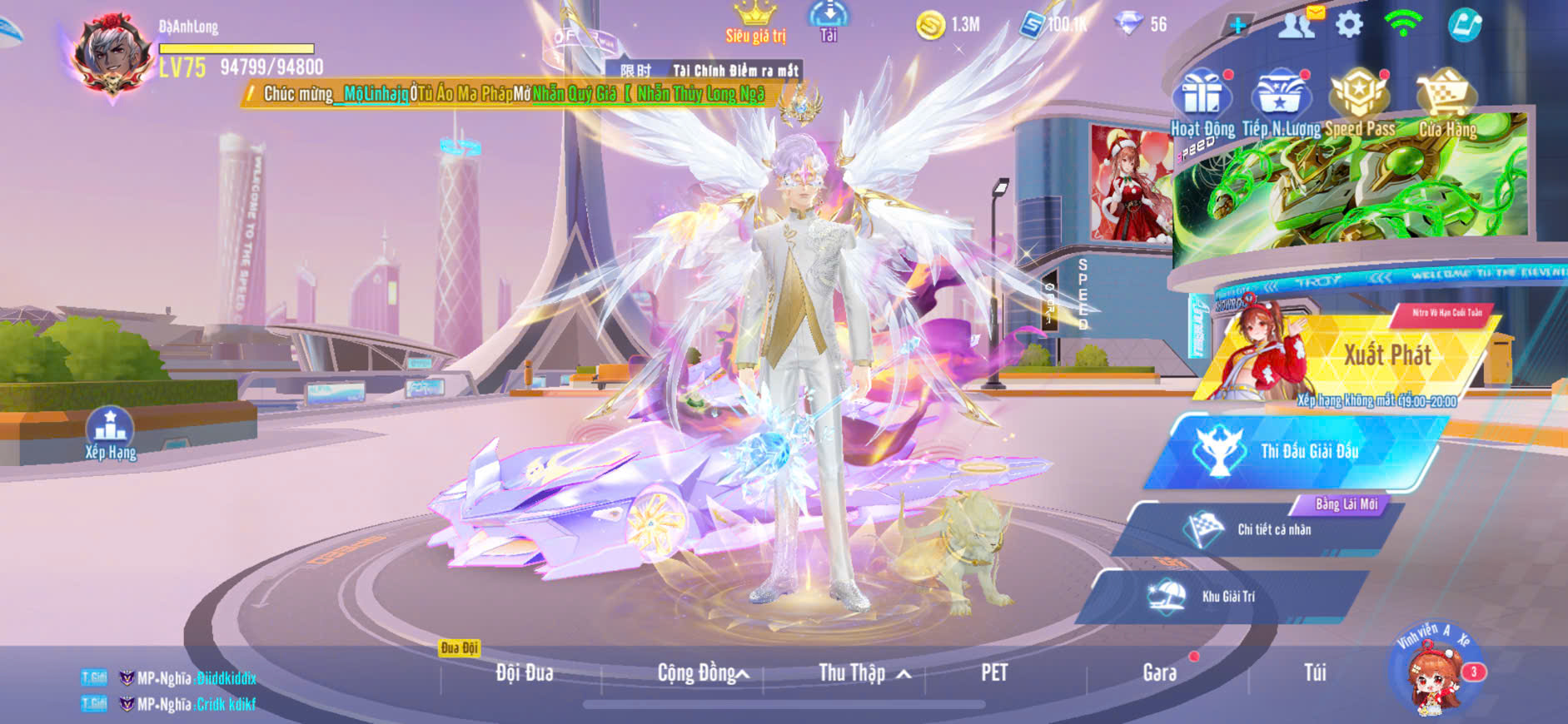Open the player avatar profile

(112, 54)
